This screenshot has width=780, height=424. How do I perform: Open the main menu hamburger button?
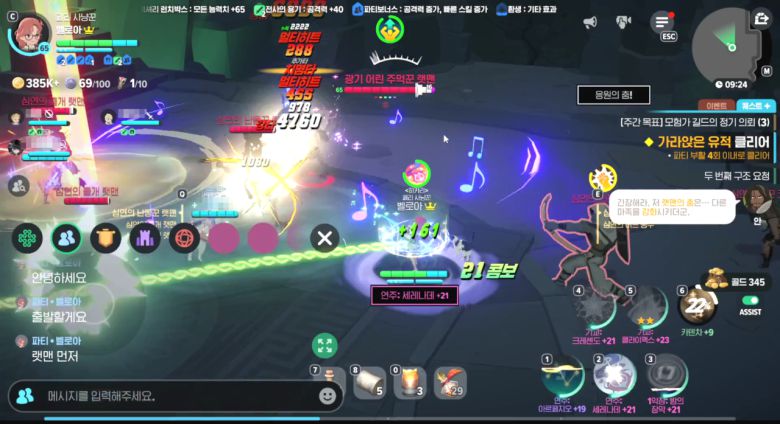[x=662, y=21]
